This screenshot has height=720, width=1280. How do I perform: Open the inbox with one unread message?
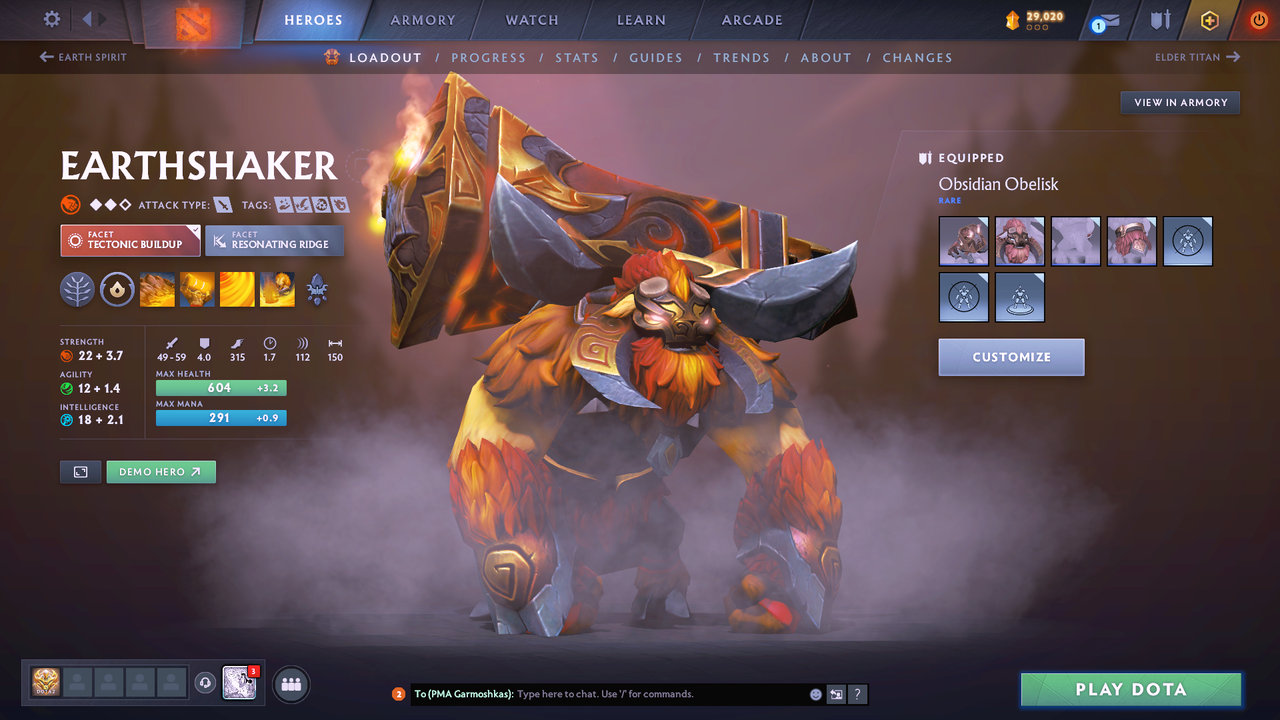pos(1104,20)
